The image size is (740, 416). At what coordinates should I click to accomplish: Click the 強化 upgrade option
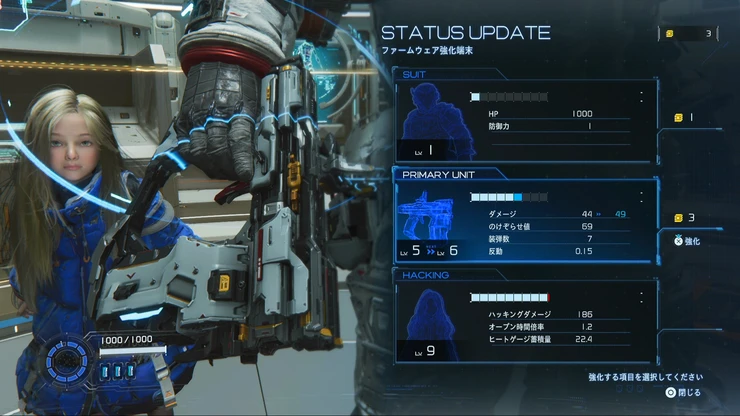click(688, 241)
